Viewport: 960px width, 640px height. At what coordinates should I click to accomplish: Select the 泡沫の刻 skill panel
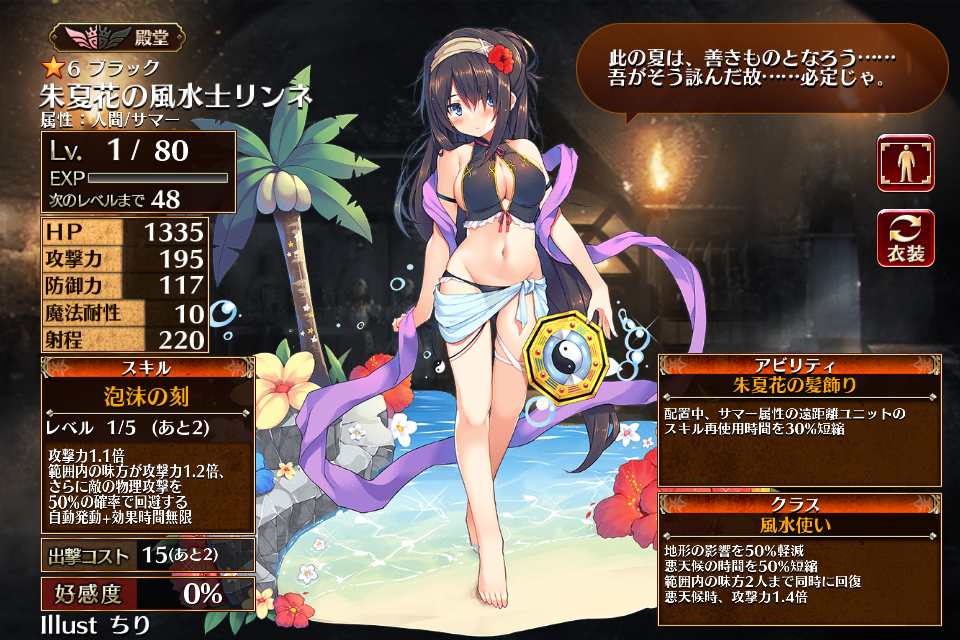147,397
